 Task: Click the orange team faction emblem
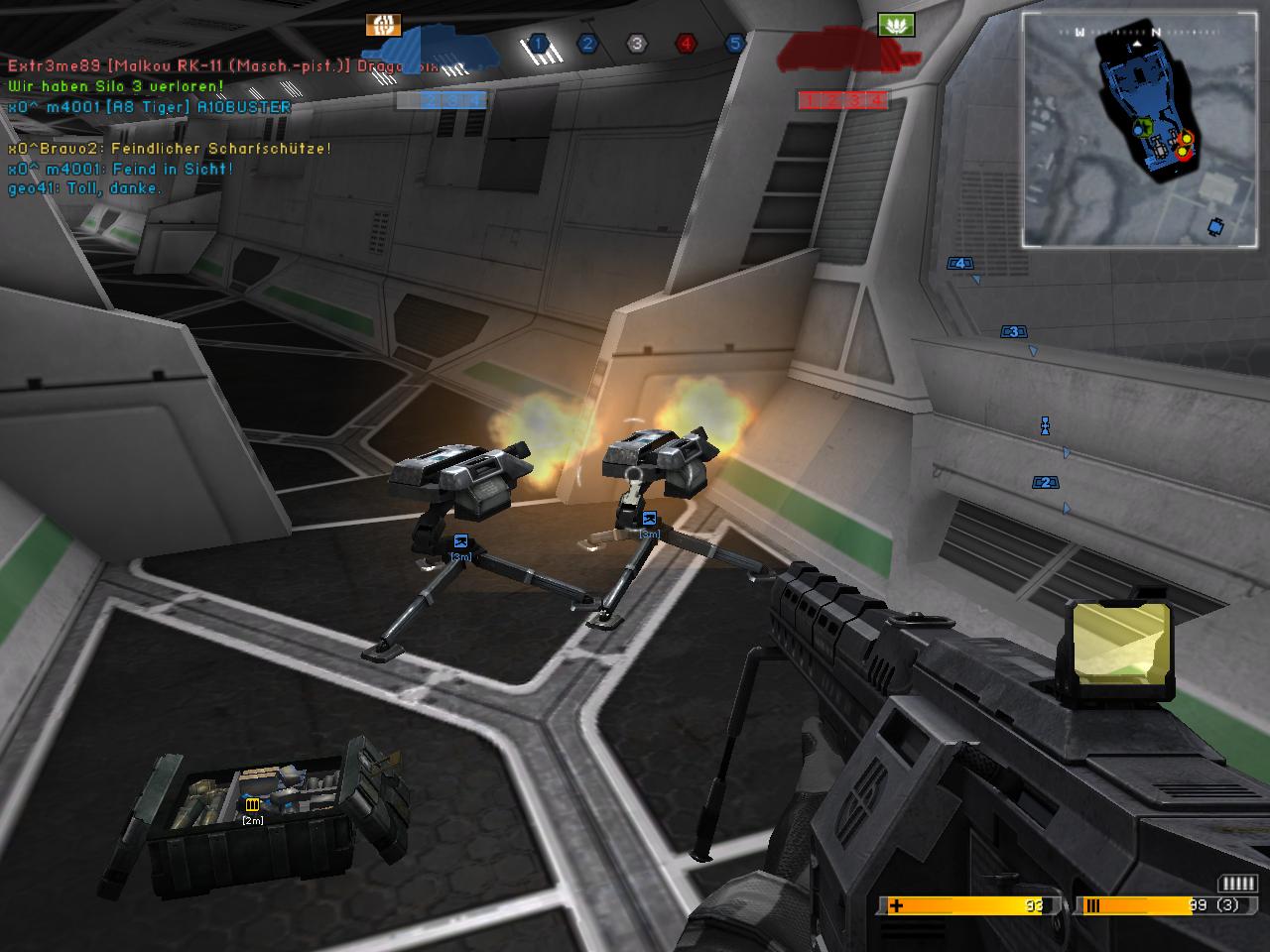[x=383, y=25]
